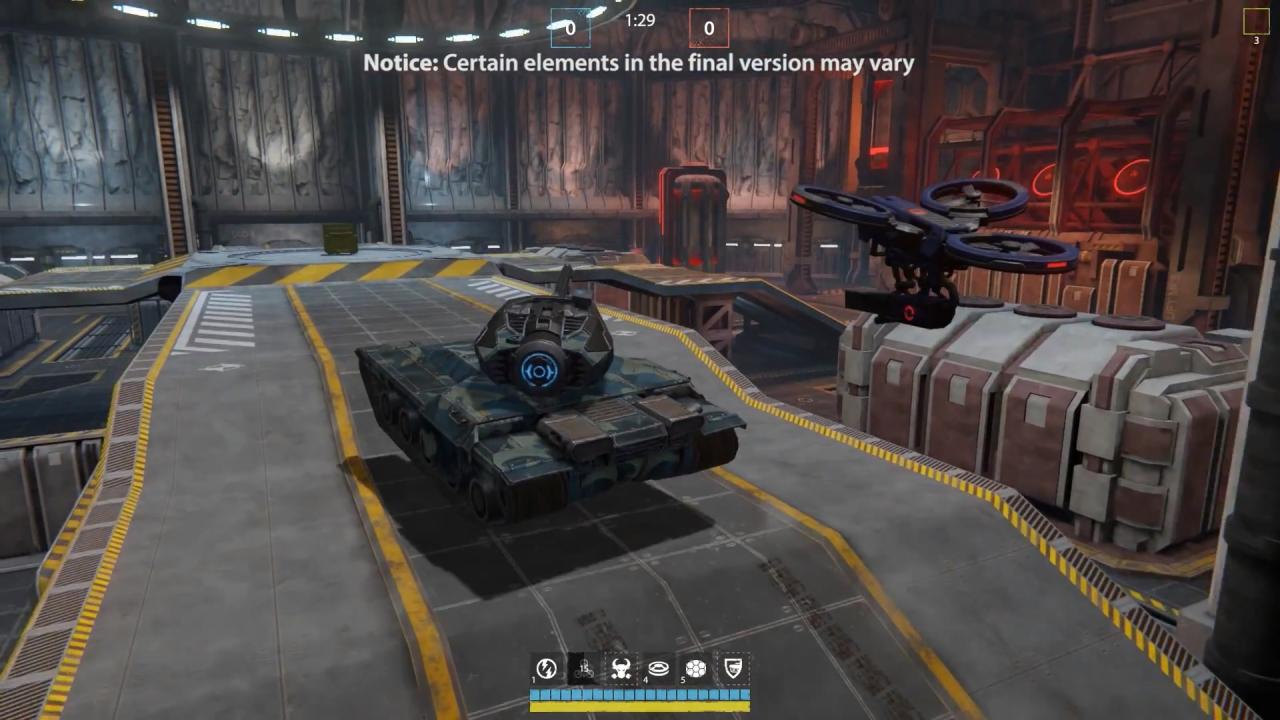Select the ability slot on cooldown
This screenshot has height=720, width=1280.
pos(584,668)
